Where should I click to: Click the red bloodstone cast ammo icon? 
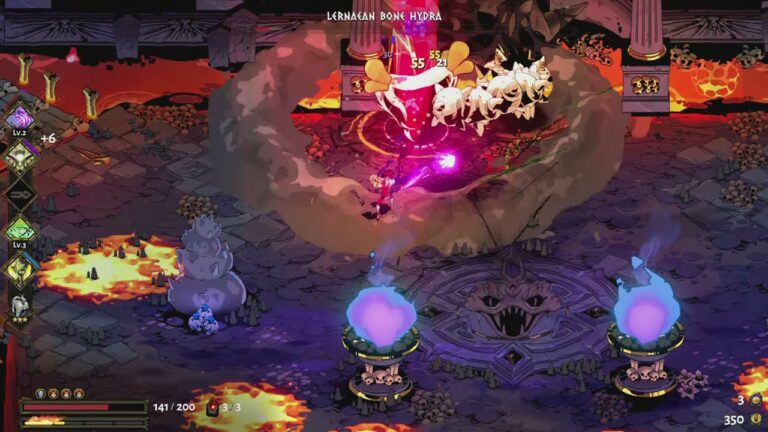212,408
